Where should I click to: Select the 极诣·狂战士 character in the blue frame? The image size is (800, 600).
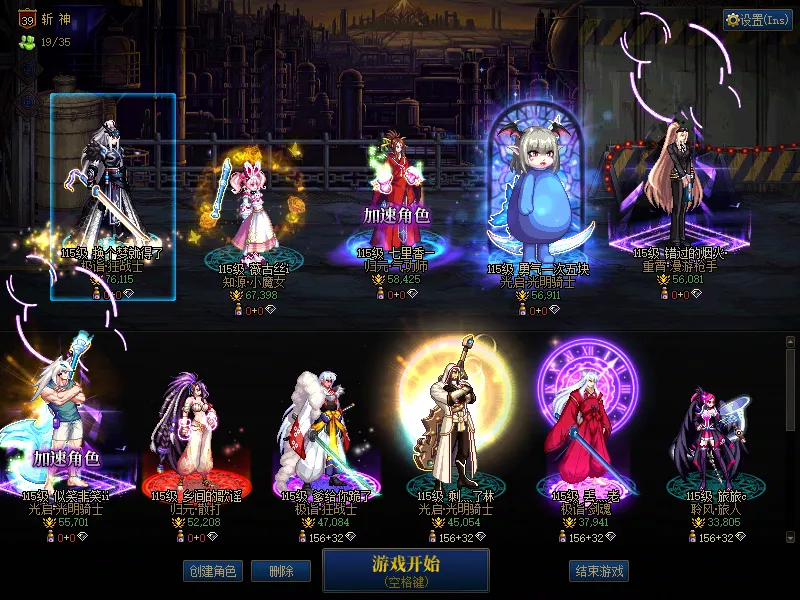113,196
